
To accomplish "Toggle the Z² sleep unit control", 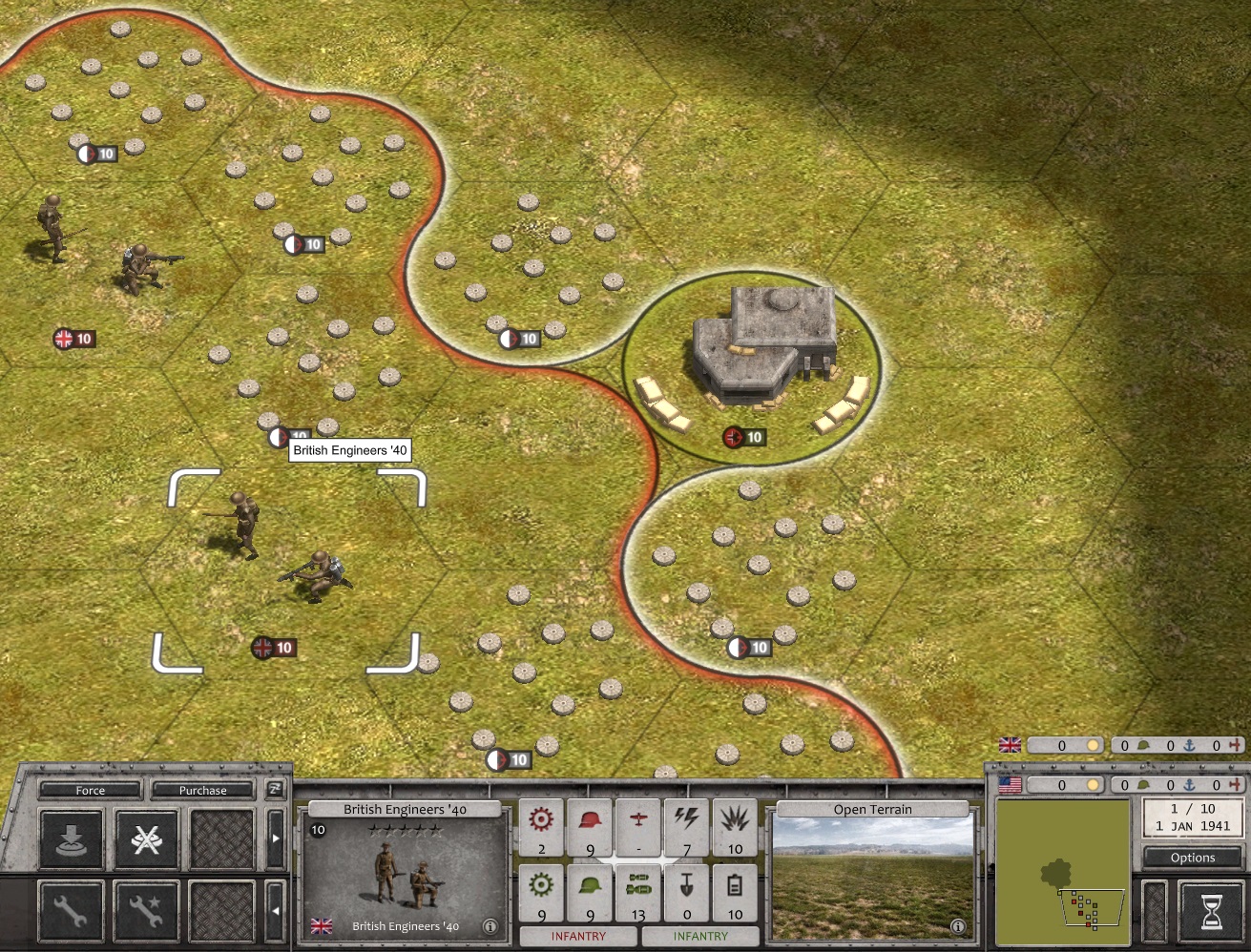I will point(275,790).
